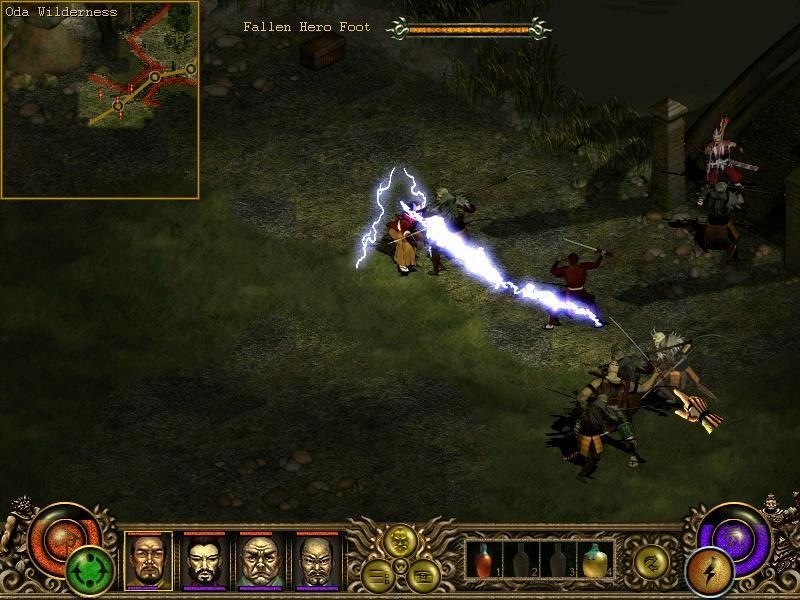Click the gold swirl button beside potion belt
The height and width of the screenshot is (600, 800).
[651, 561]
